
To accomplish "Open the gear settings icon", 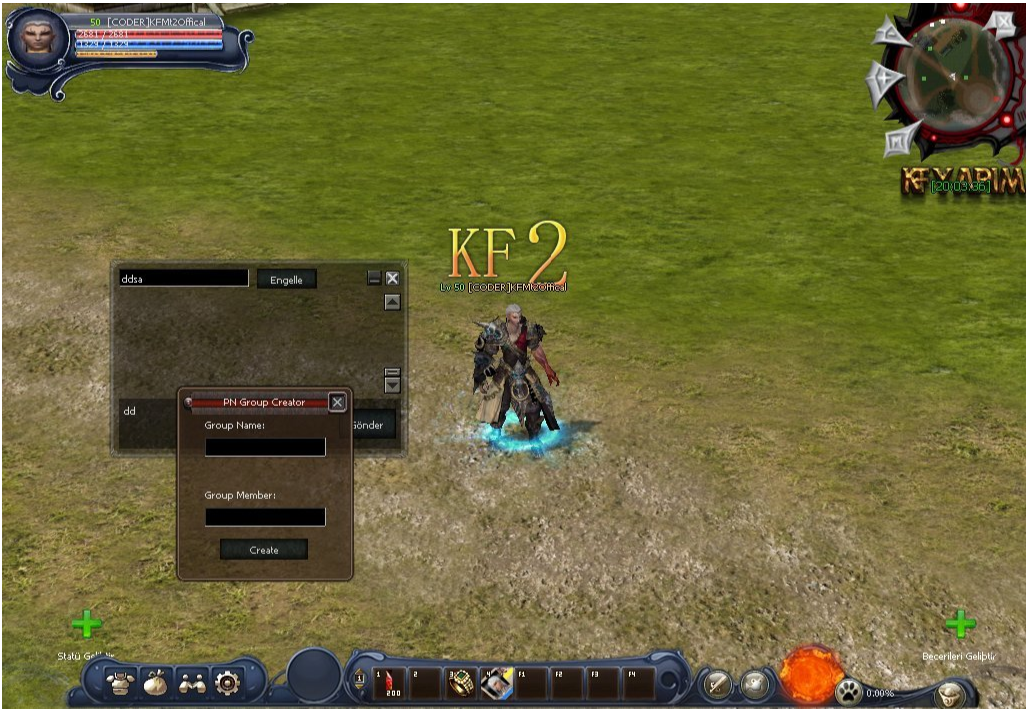I will click(227, 684).
